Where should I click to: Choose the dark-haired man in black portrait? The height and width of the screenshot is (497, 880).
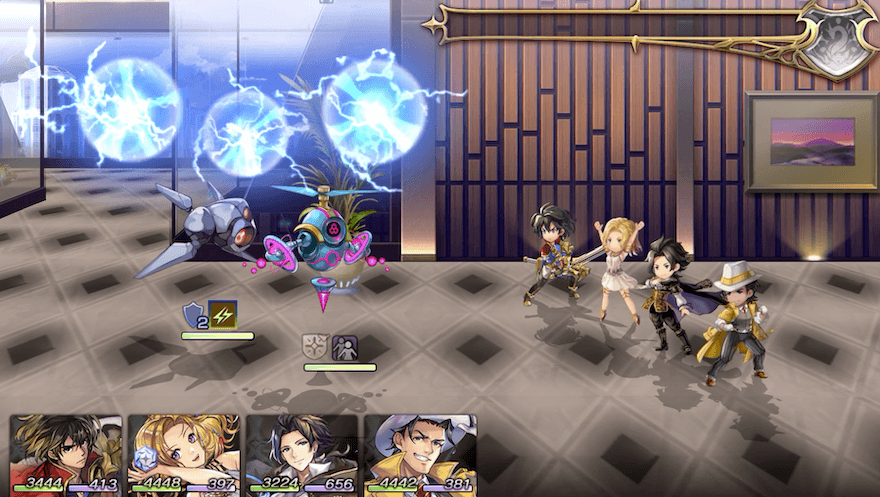[x=301, y=455]
